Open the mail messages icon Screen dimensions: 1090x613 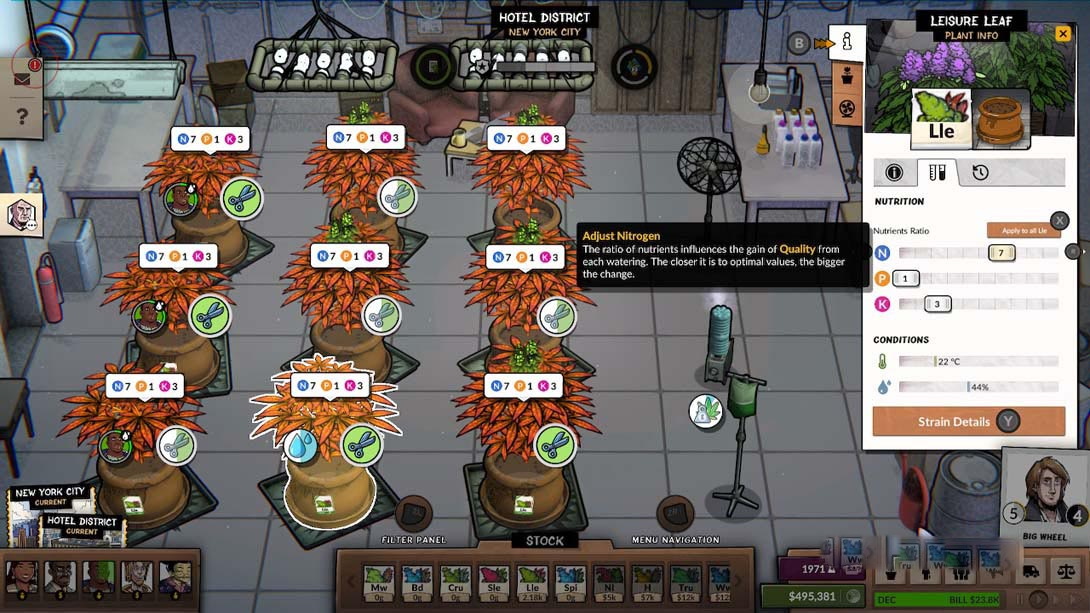click(22, 79)
